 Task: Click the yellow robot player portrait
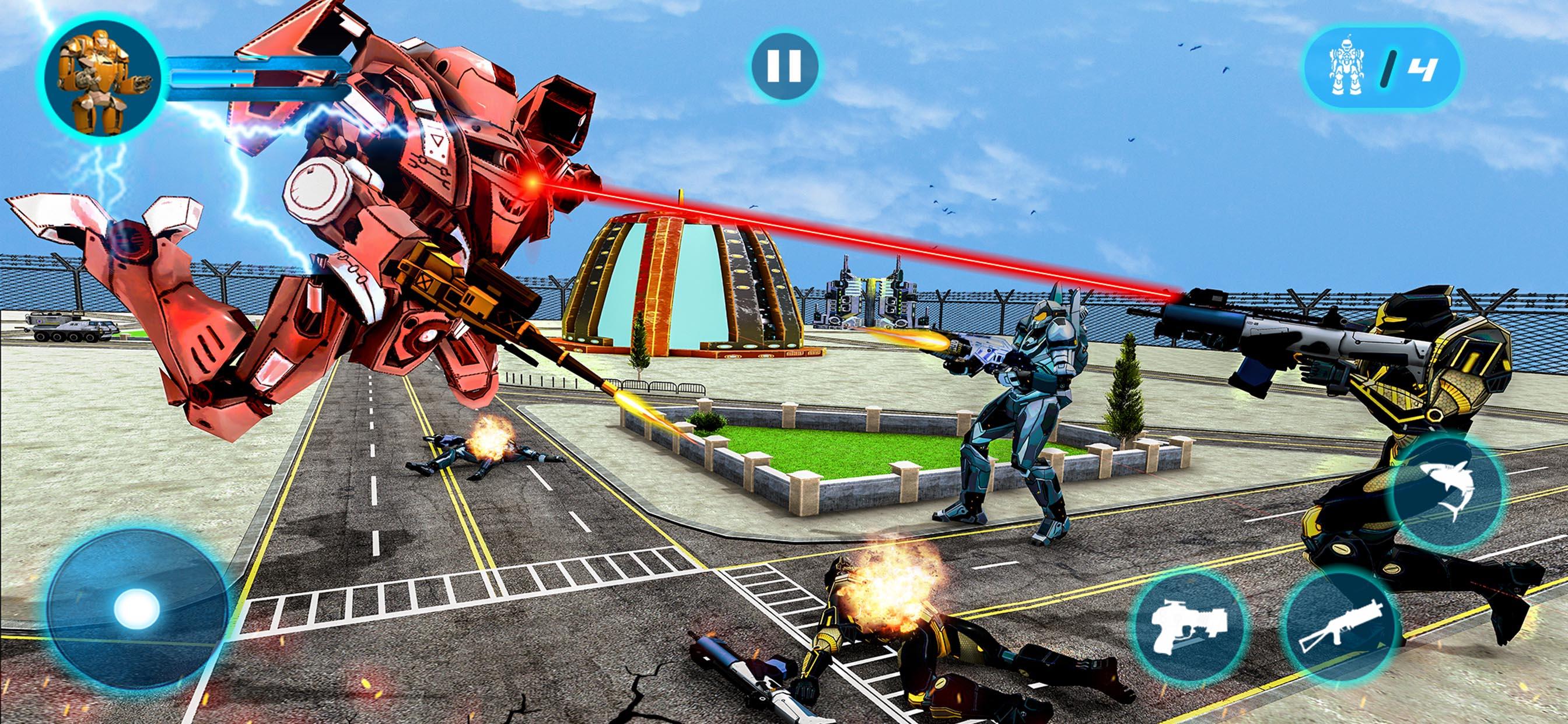pos(101,80)
